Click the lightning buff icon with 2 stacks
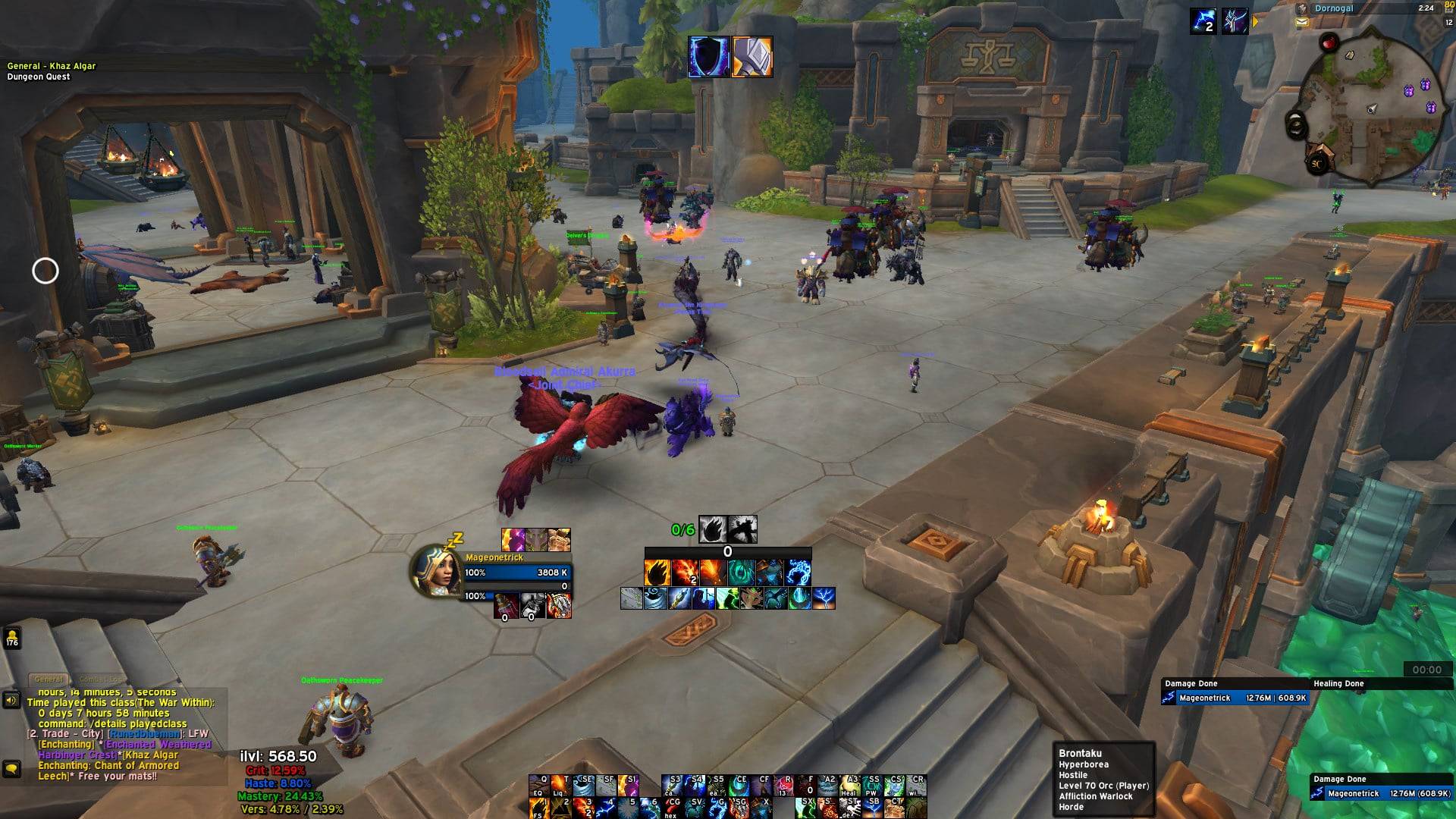Viewport: 1456px width, 819px height. click(x=1203, y=20)
